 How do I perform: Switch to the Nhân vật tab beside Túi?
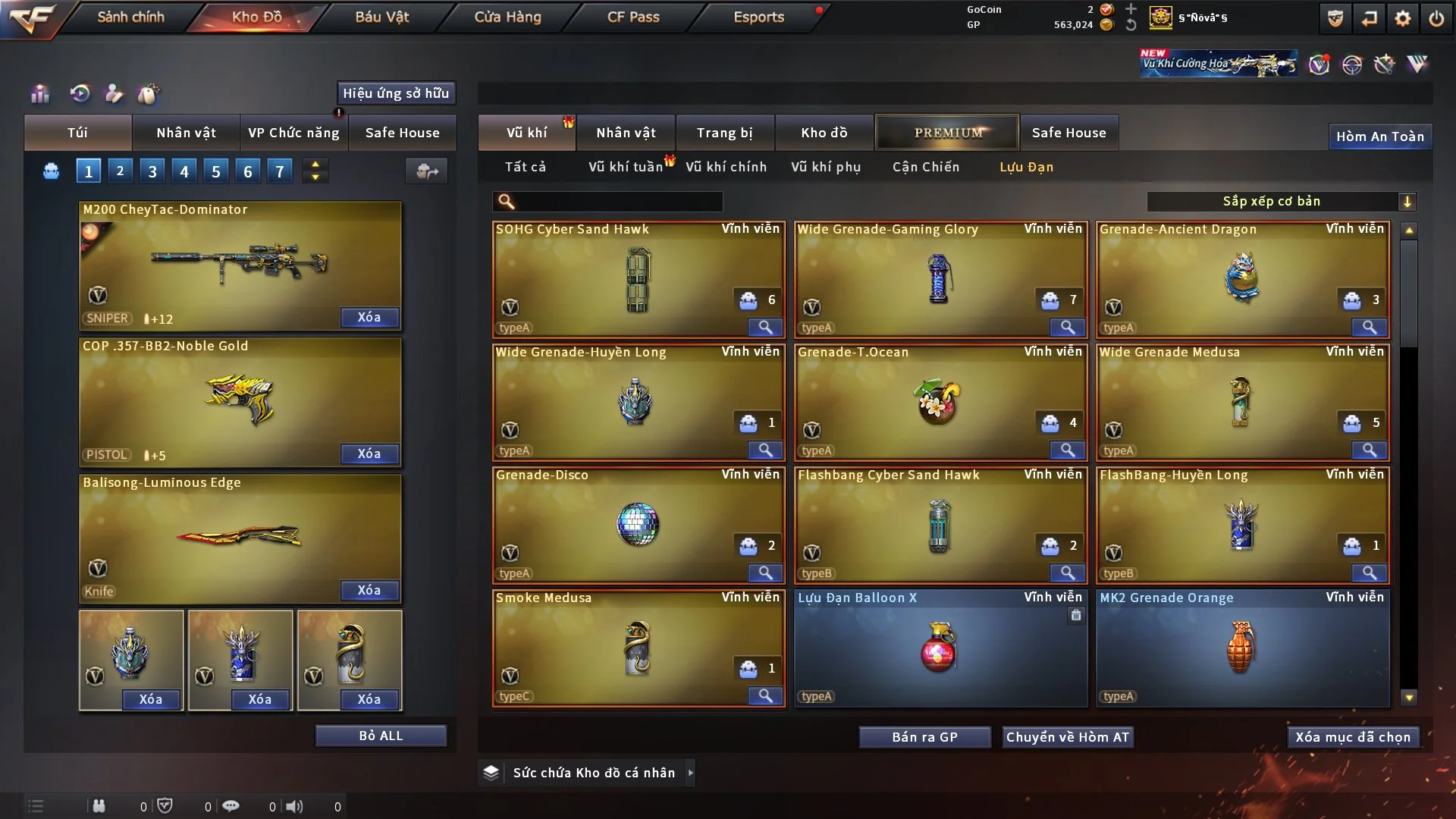tap(186, 133)
